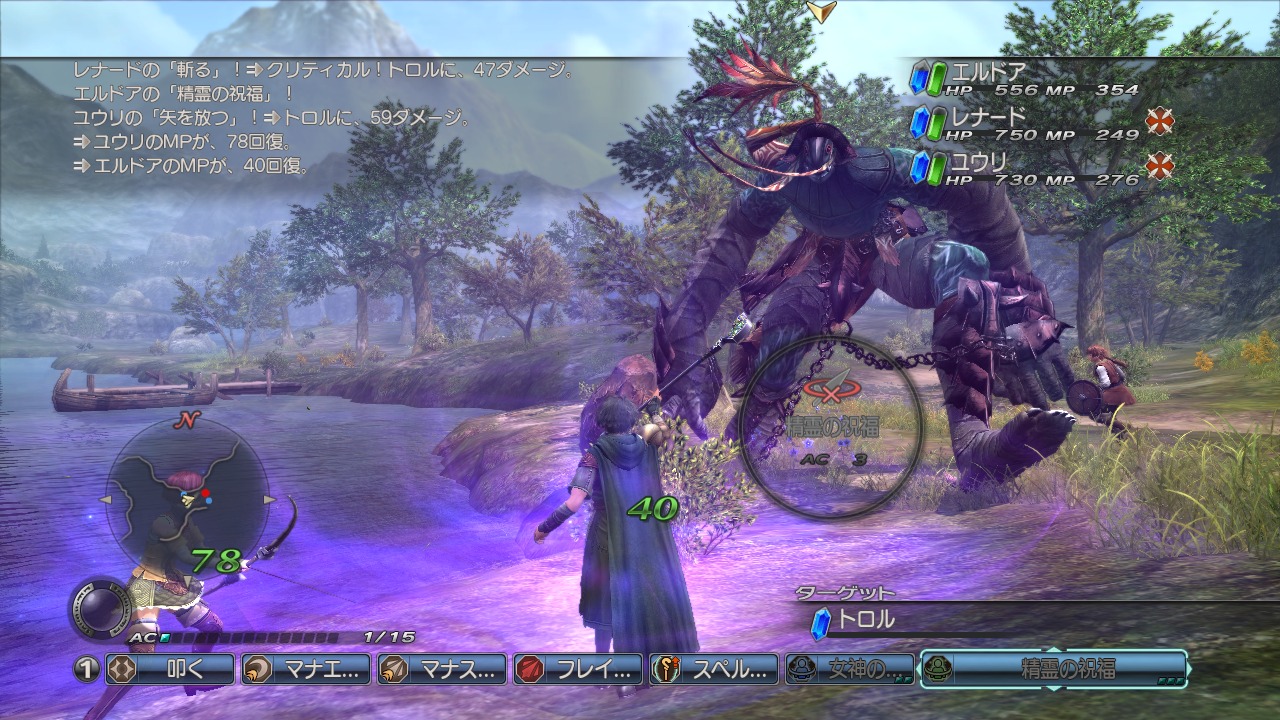Activate the highlighted 精霊の祝福 skill
This screenshot has height=720, width=1280.
(x=1053, y=669)
